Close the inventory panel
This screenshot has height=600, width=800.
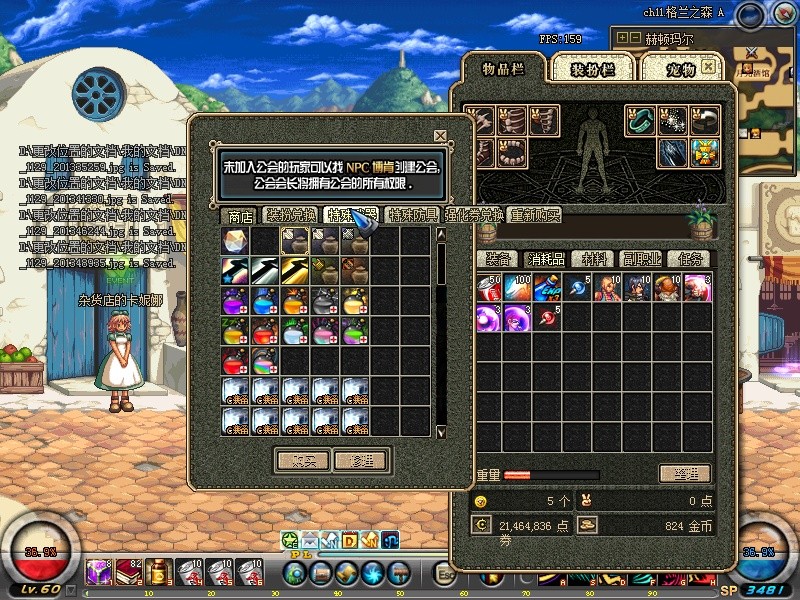click(x=708, y=66)
